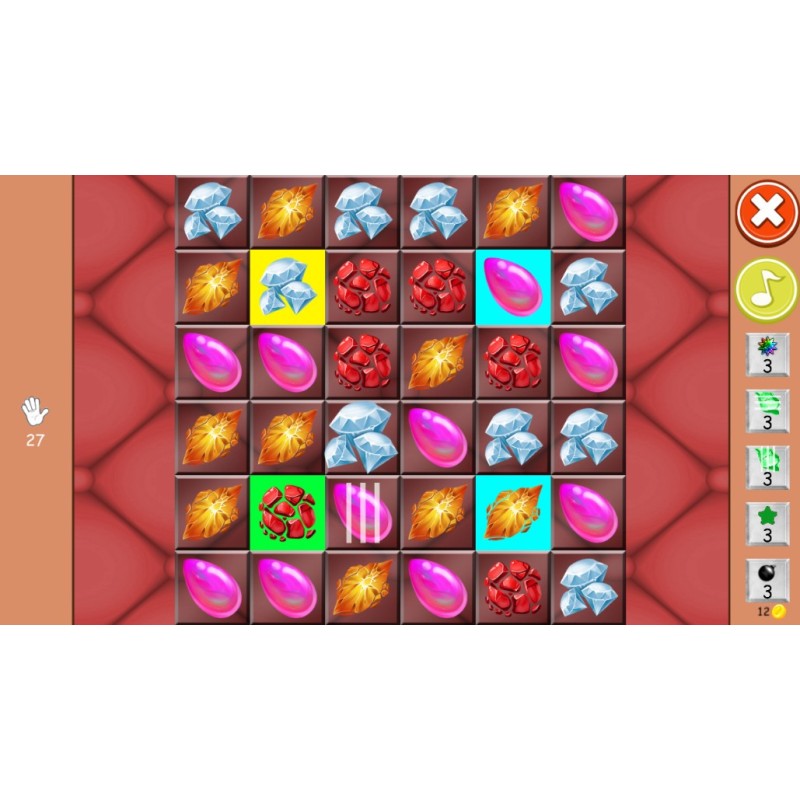Select the diamond tile on yellow background

(x=287, y=287)
